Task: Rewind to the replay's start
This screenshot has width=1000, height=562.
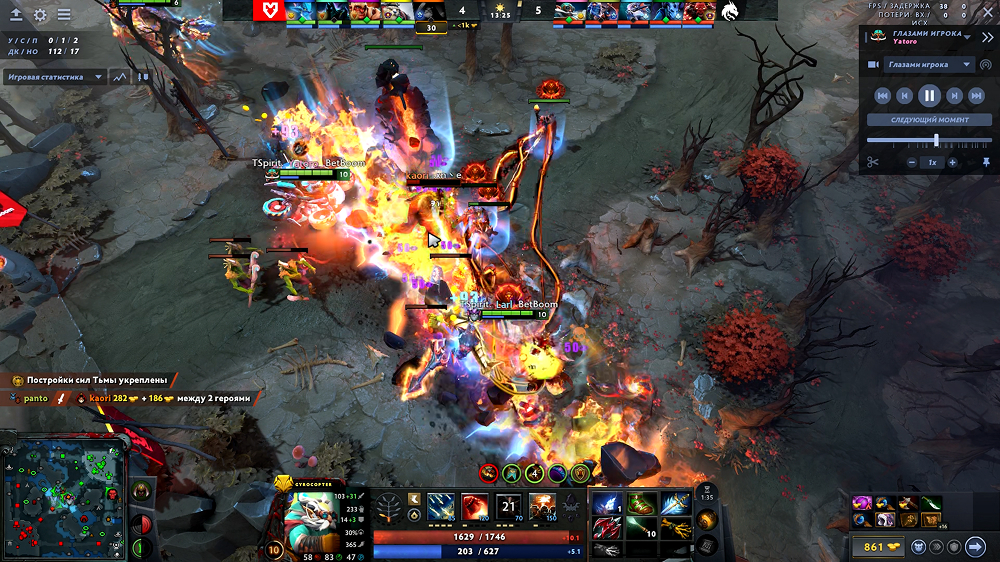Action: click(x=882, y=96)
